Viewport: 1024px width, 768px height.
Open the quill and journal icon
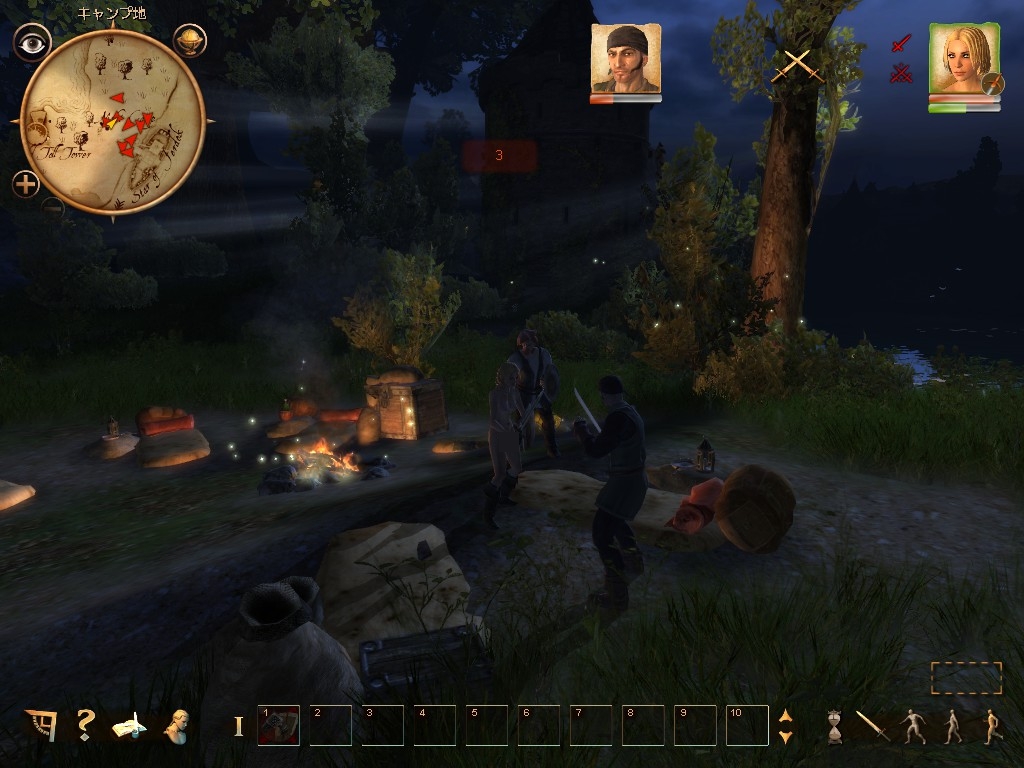[129, 725]
